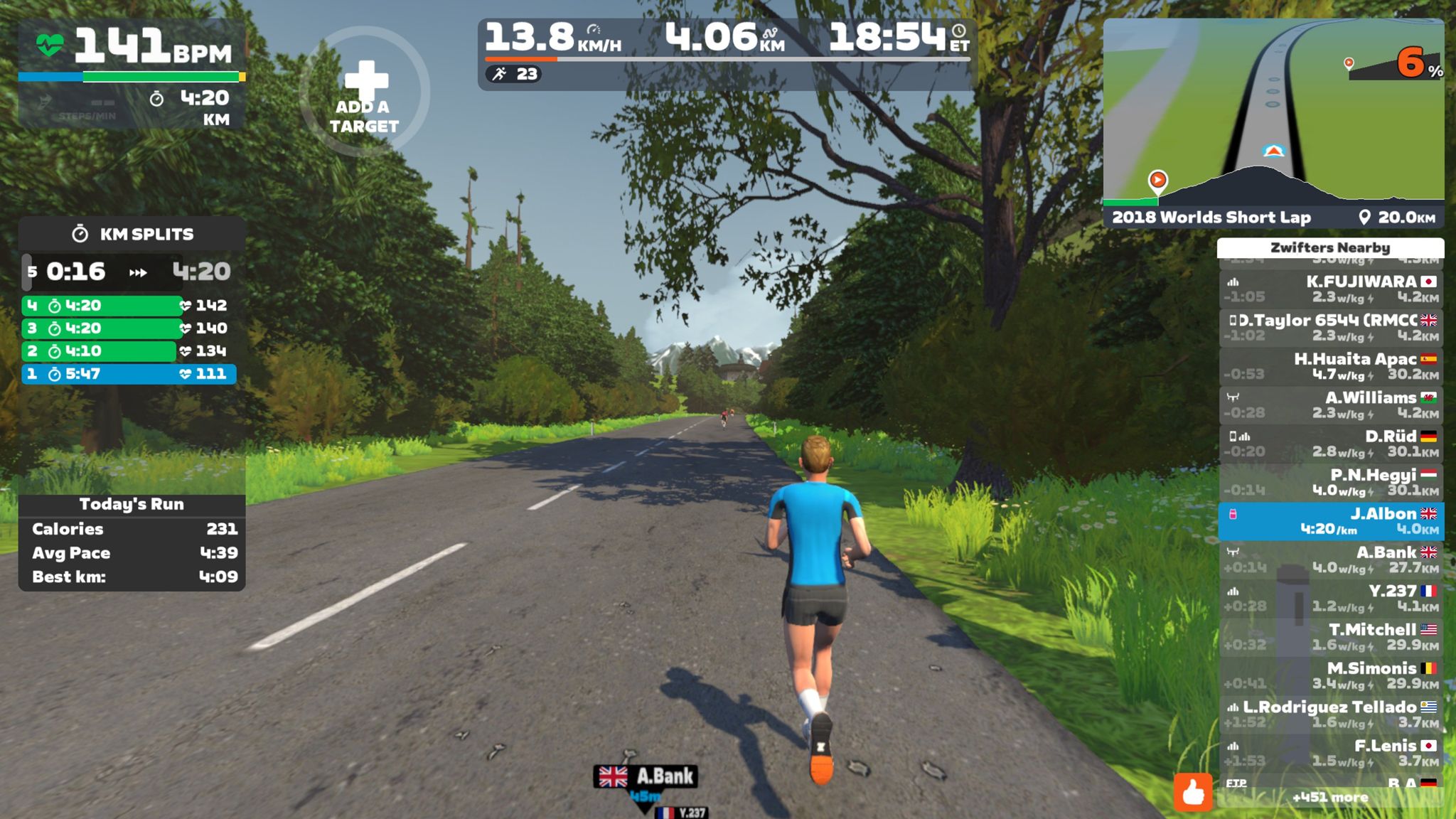
Task: Give a Ride On thumbs up
Action: [1192, 791]
